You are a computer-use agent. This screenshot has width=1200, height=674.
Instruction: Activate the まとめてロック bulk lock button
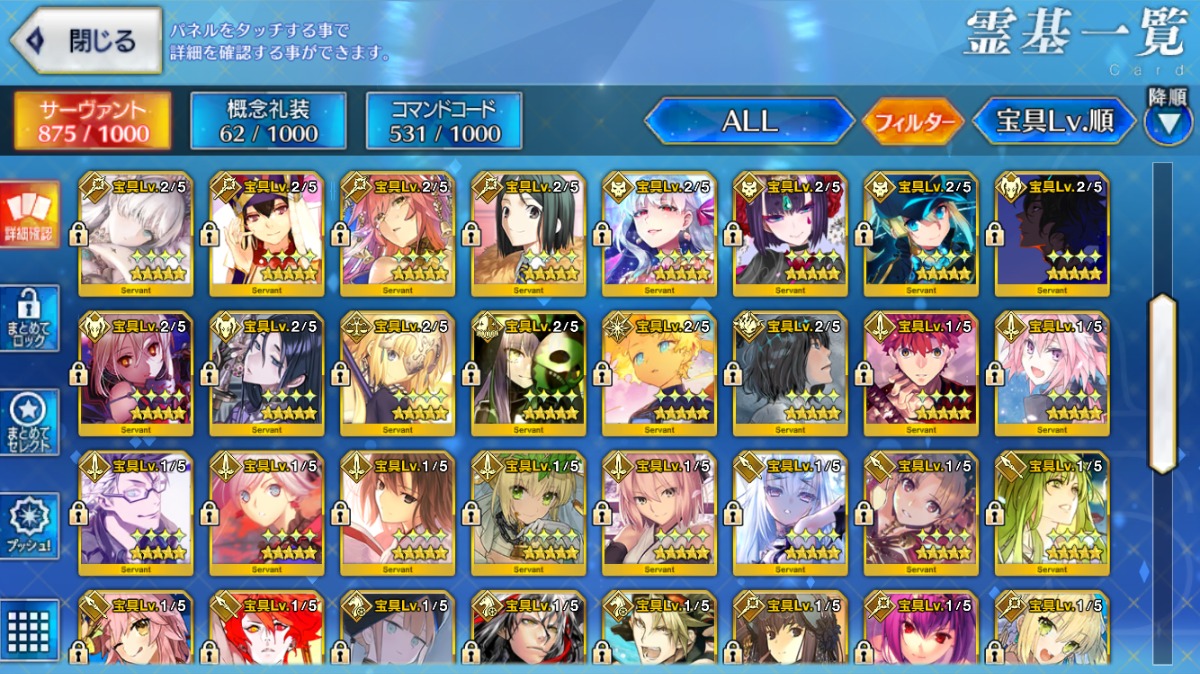pyautogui.click(x=29, y=319)
